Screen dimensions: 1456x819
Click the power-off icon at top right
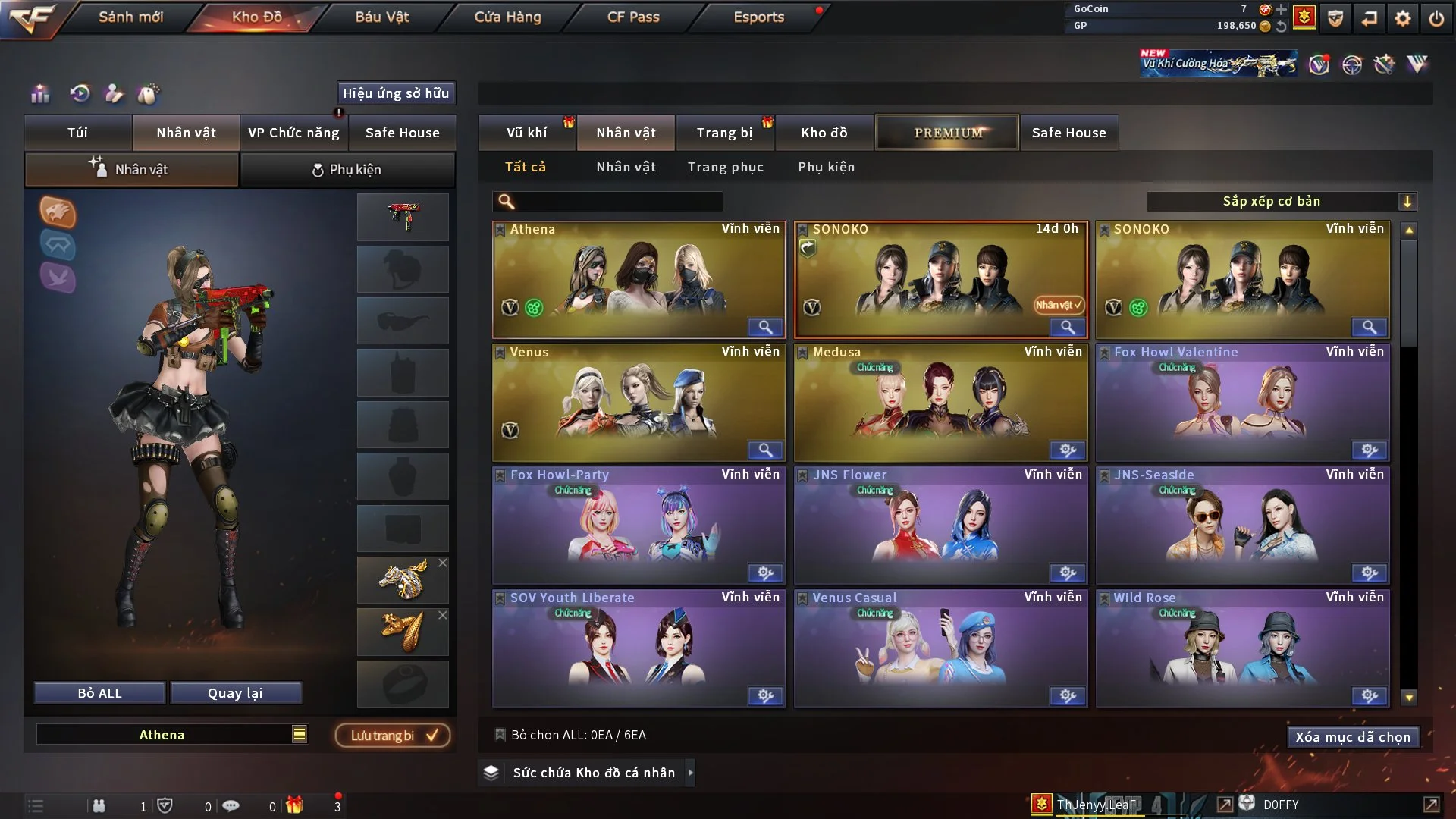(1437, 17)
